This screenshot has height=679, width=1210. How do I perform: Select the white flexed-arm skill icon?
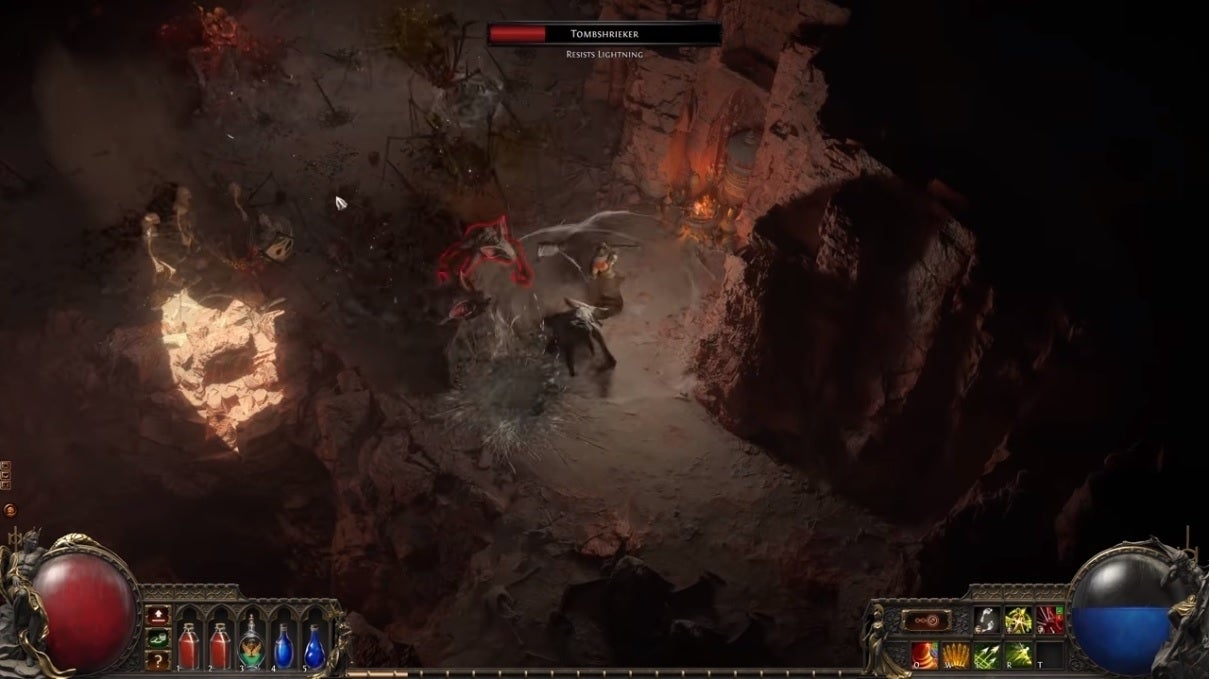pos(986,621)
